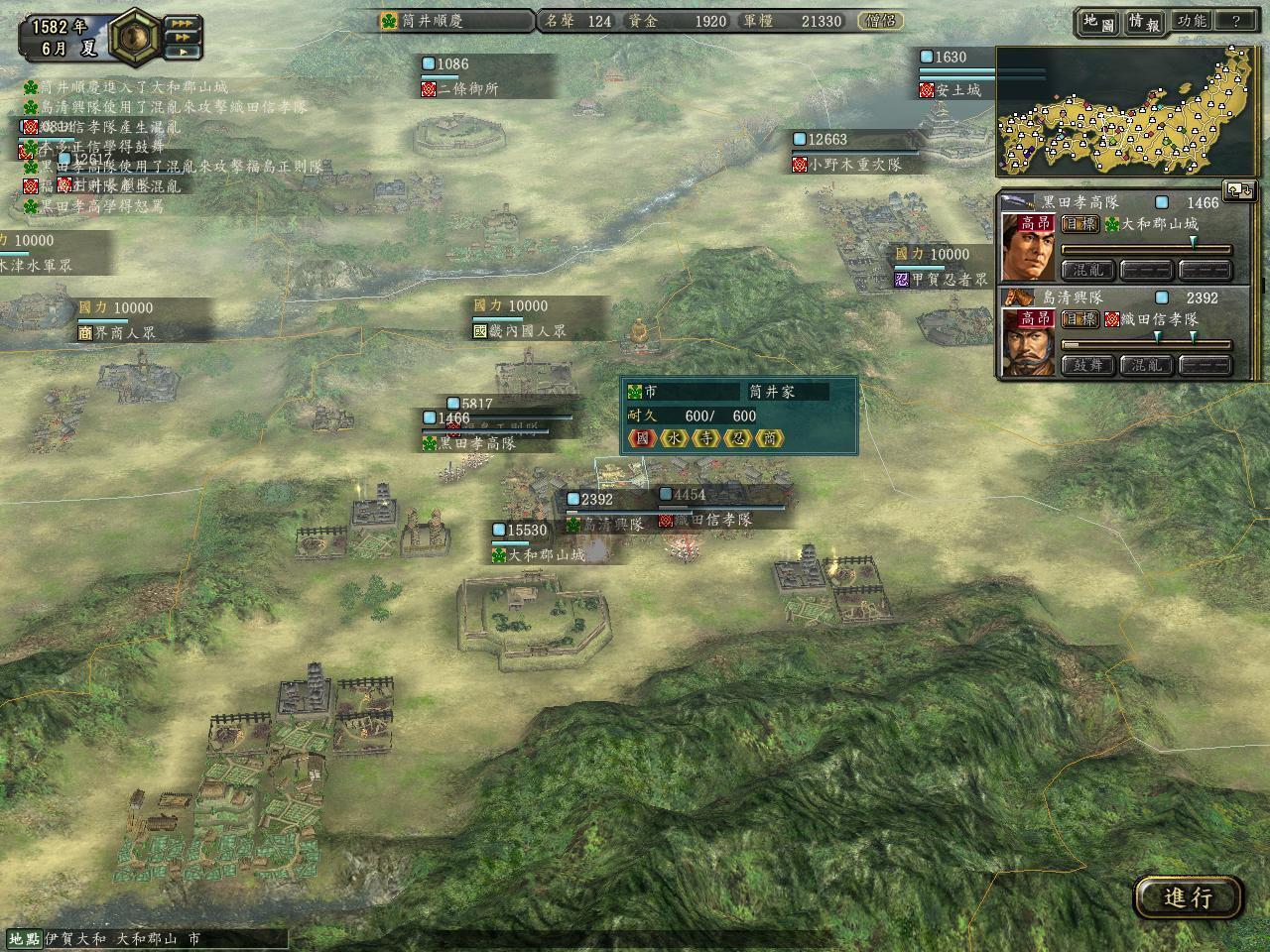The image size is (1270, 952).
Task: Set game speed to single arrow
Action: (182, 52)
